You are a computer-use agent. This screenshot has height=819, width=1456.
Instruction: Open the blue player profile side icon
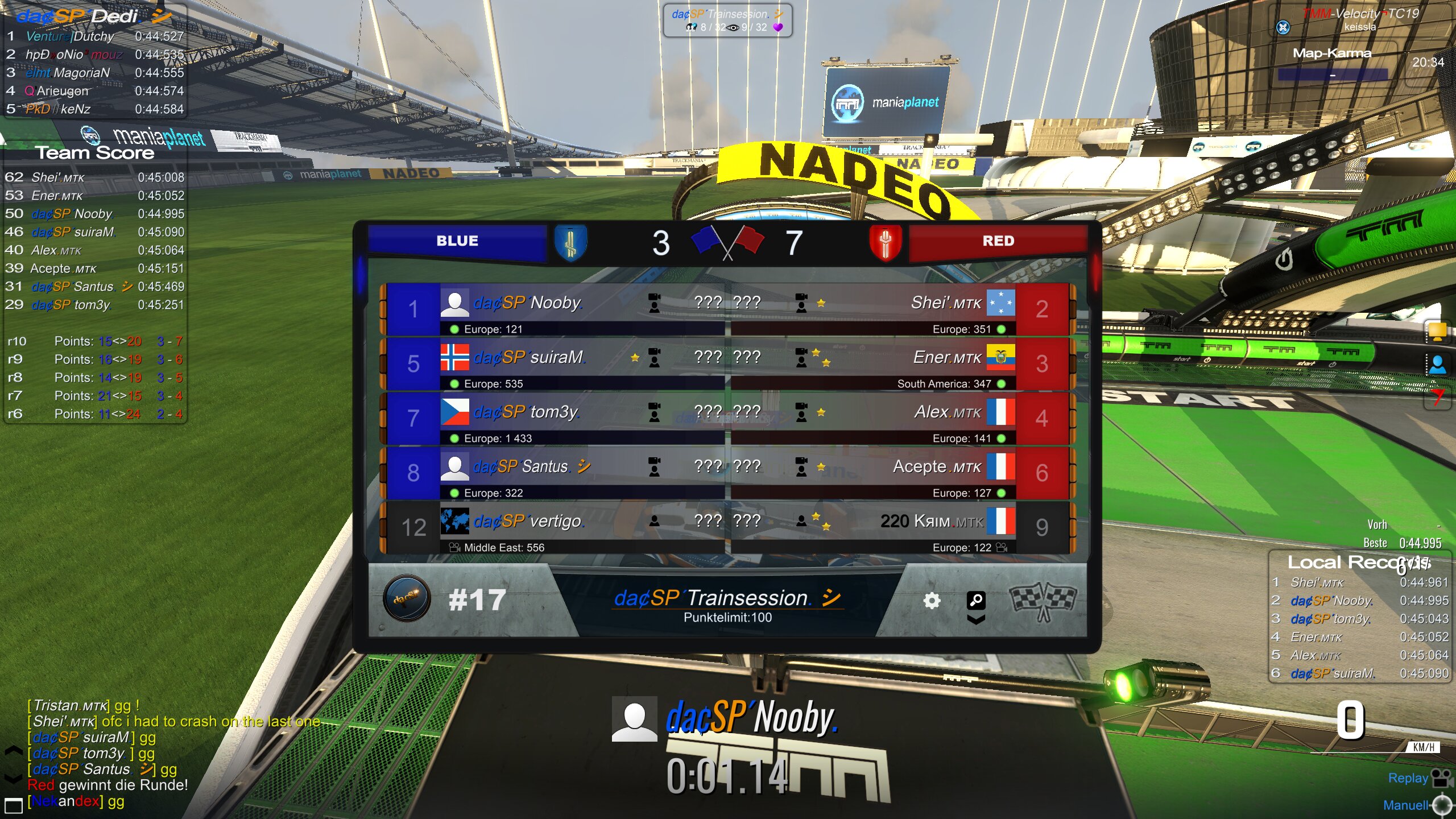[x=1437, y=364]
